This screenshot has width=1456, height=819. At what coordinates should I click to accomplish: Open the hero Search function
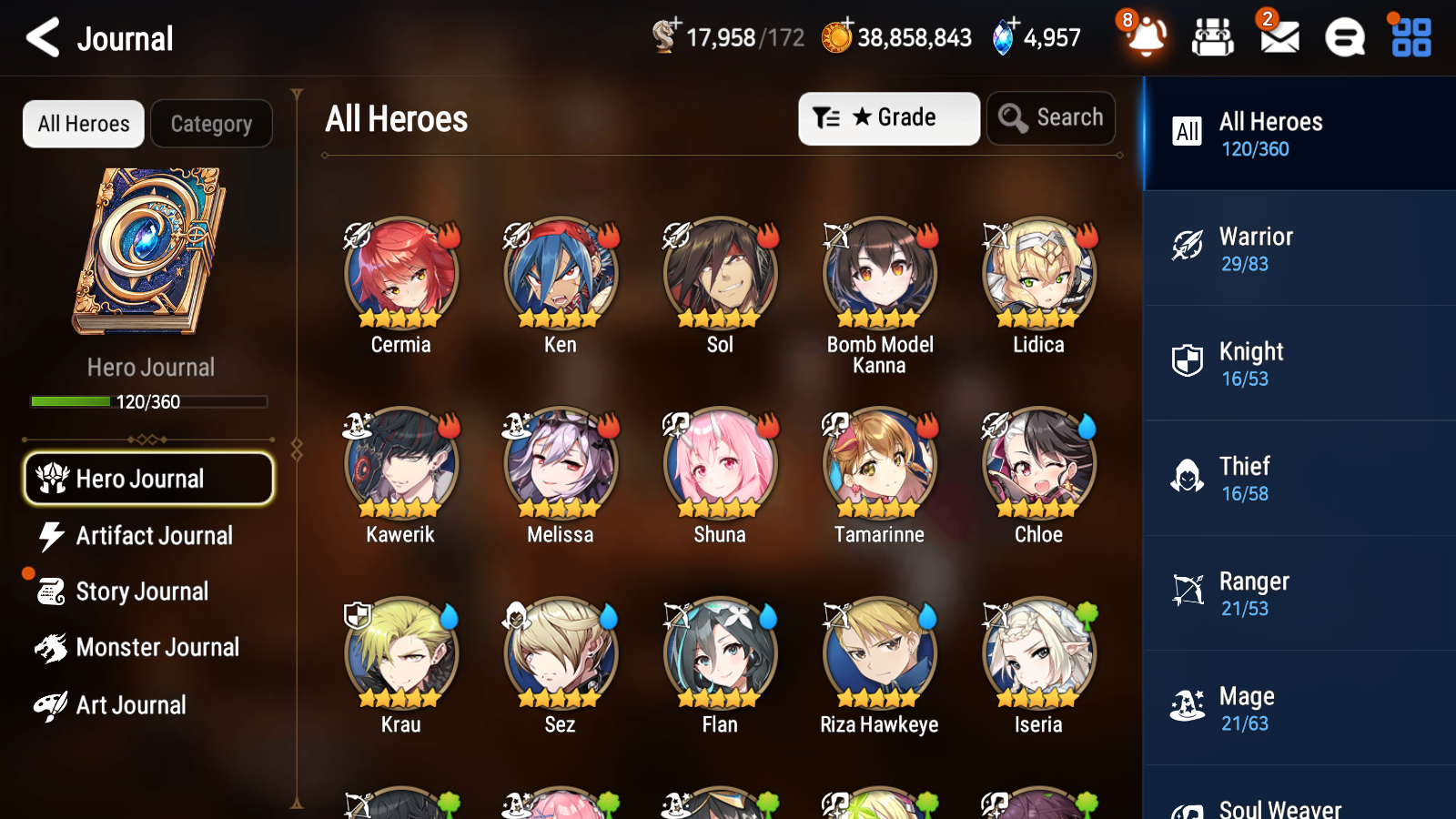click(1051, 117)
